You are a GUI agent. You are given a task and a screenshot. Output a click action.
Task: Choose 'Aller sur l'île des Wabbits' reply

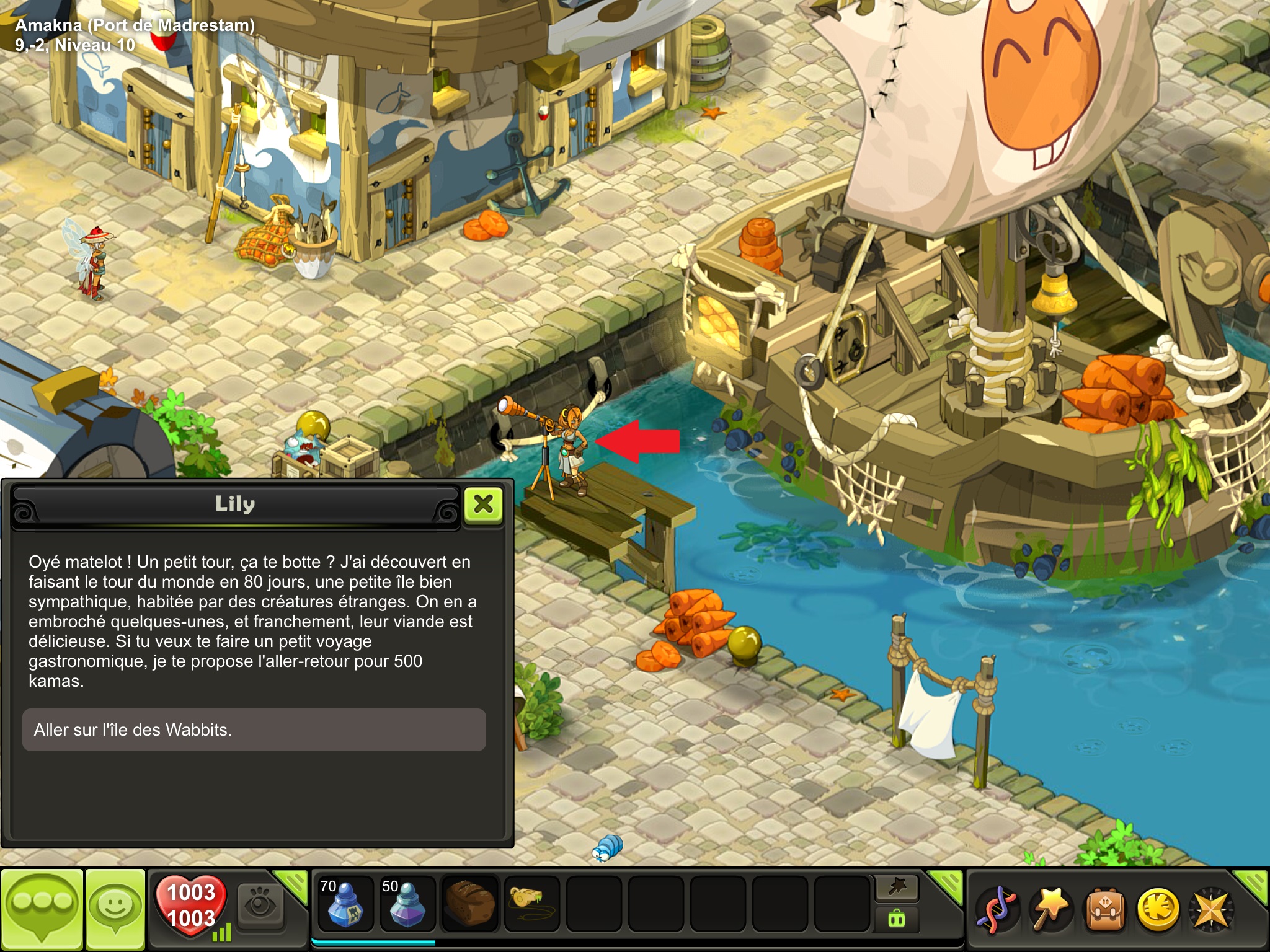point(254,729)
